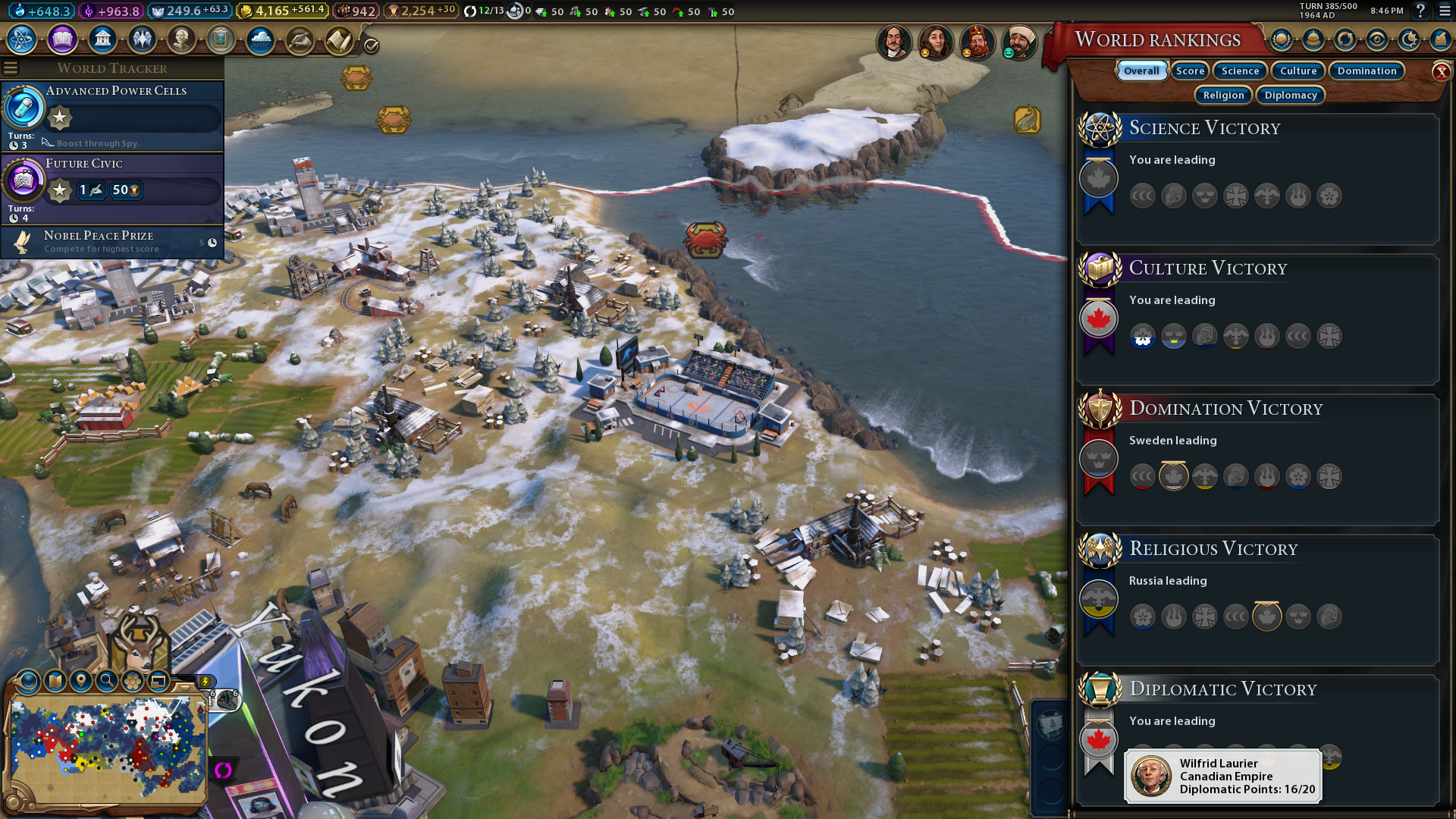Open the technology tree button
The width and height of the screenshot is (1456, 819).
pos(22,39)
